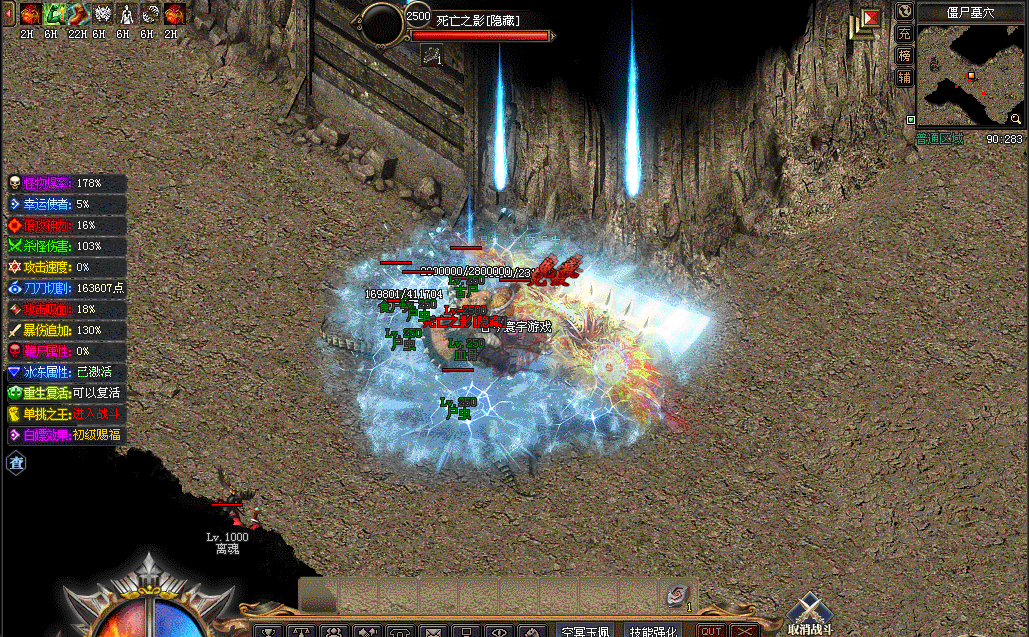Click the minimap magnifier zoom icon
1029x637 pixels.
point(1015,119)
